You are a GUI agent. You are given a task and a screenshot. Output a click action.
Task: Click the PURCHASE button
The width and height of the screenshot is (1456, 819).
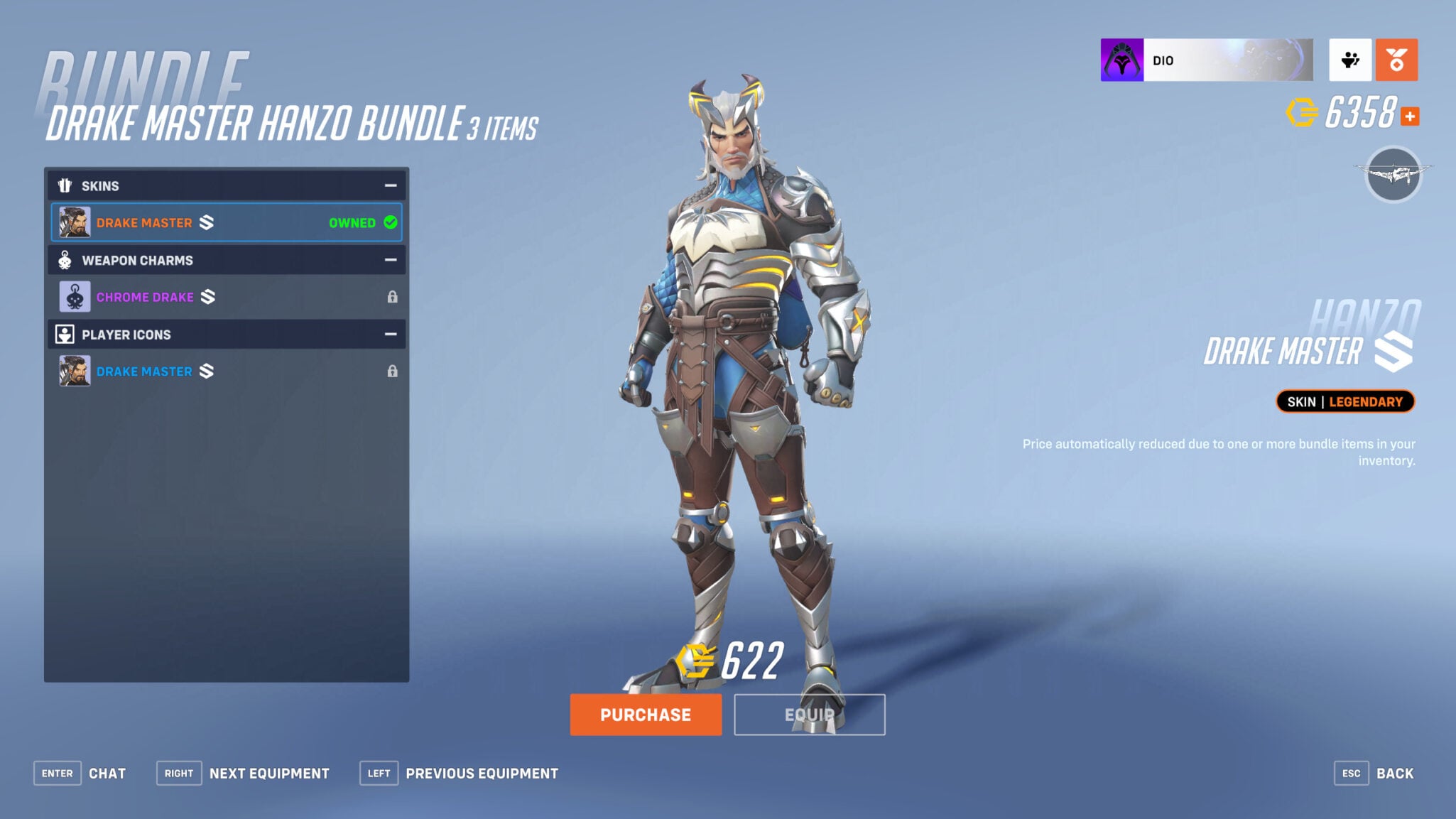[646, 715]
